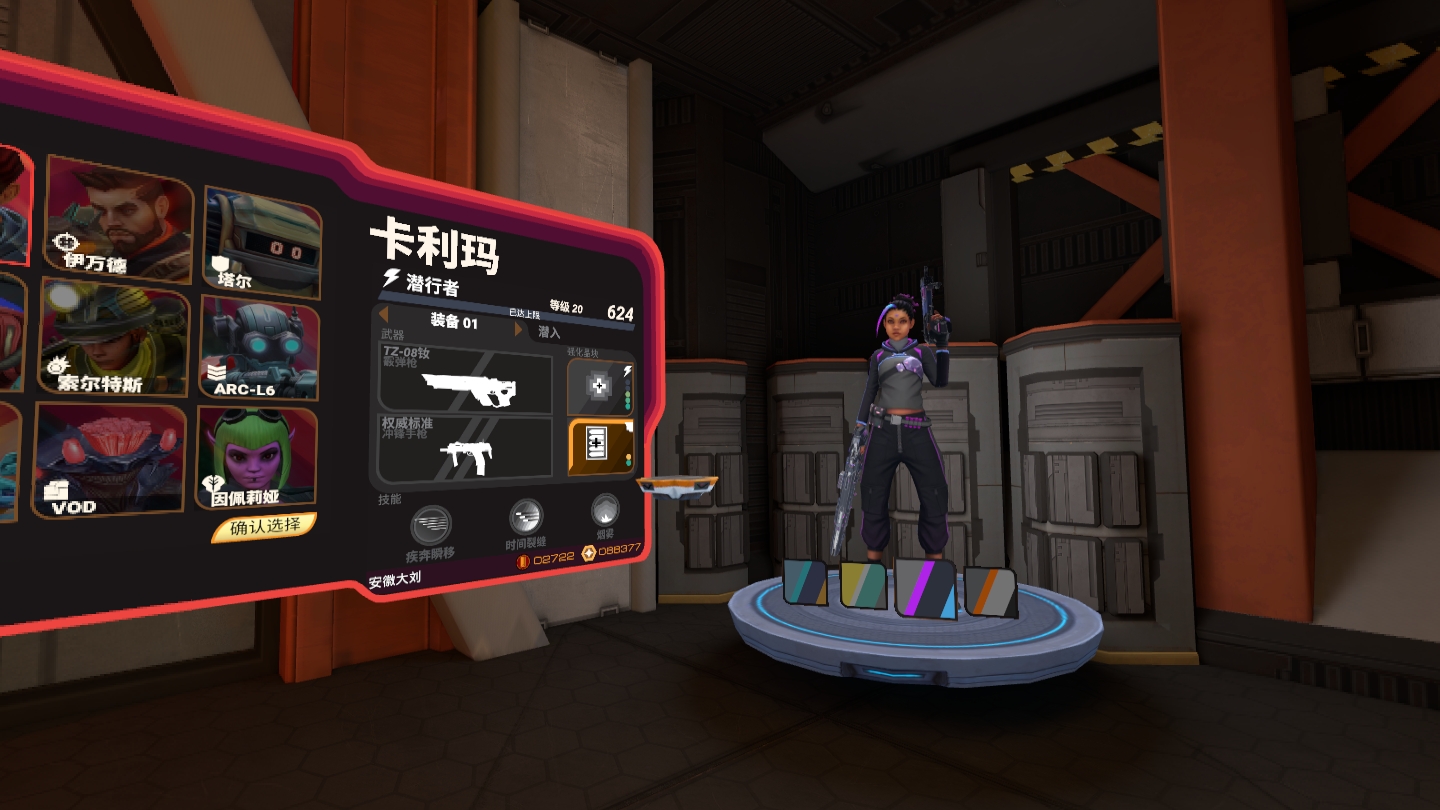
Task: Confirm selection with the 确认选择 button
Action: pyautogui.click(x=264, y=527)
